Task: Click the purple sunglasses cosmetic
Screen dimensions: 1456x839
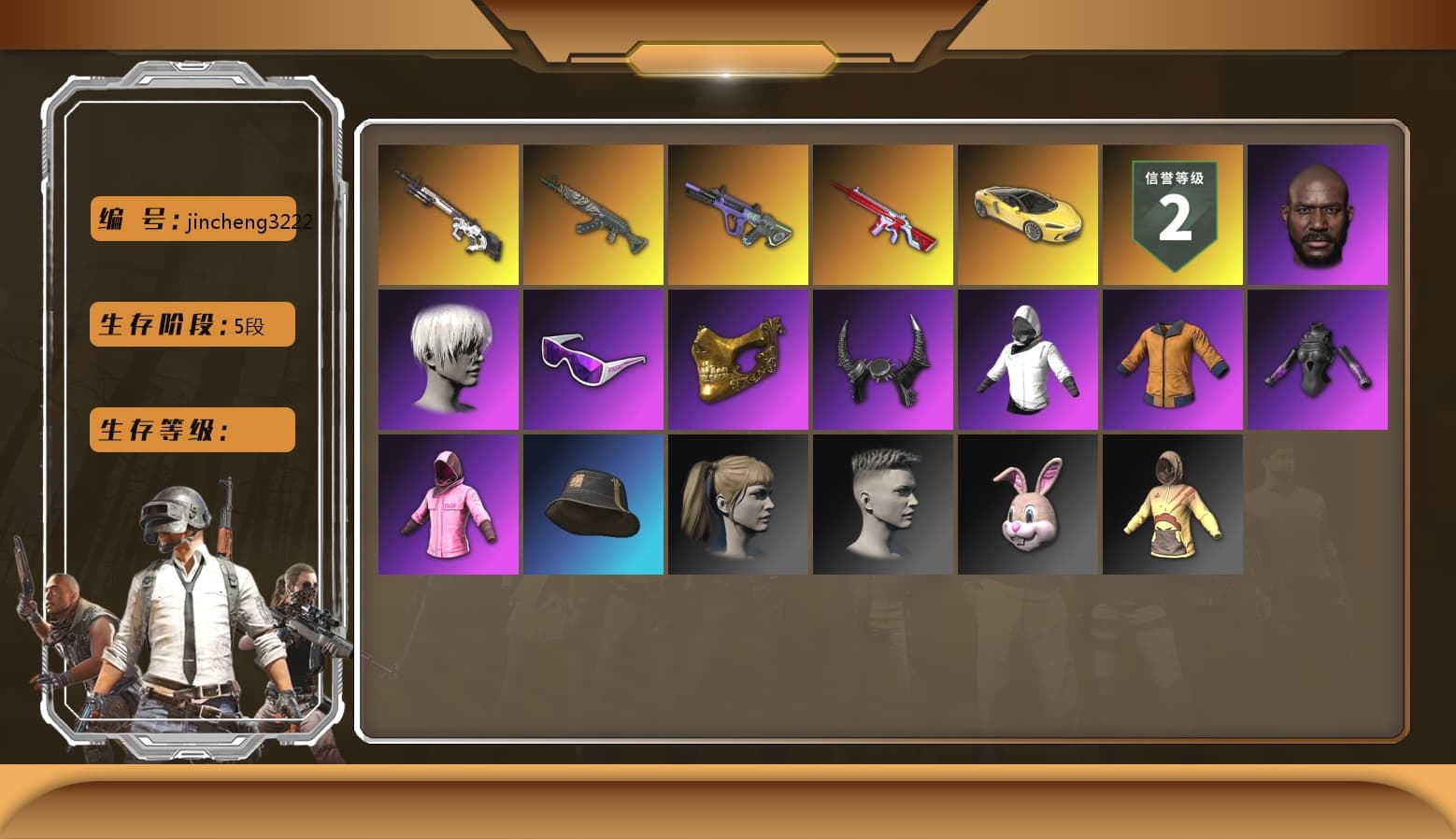Action: [593, 359]
